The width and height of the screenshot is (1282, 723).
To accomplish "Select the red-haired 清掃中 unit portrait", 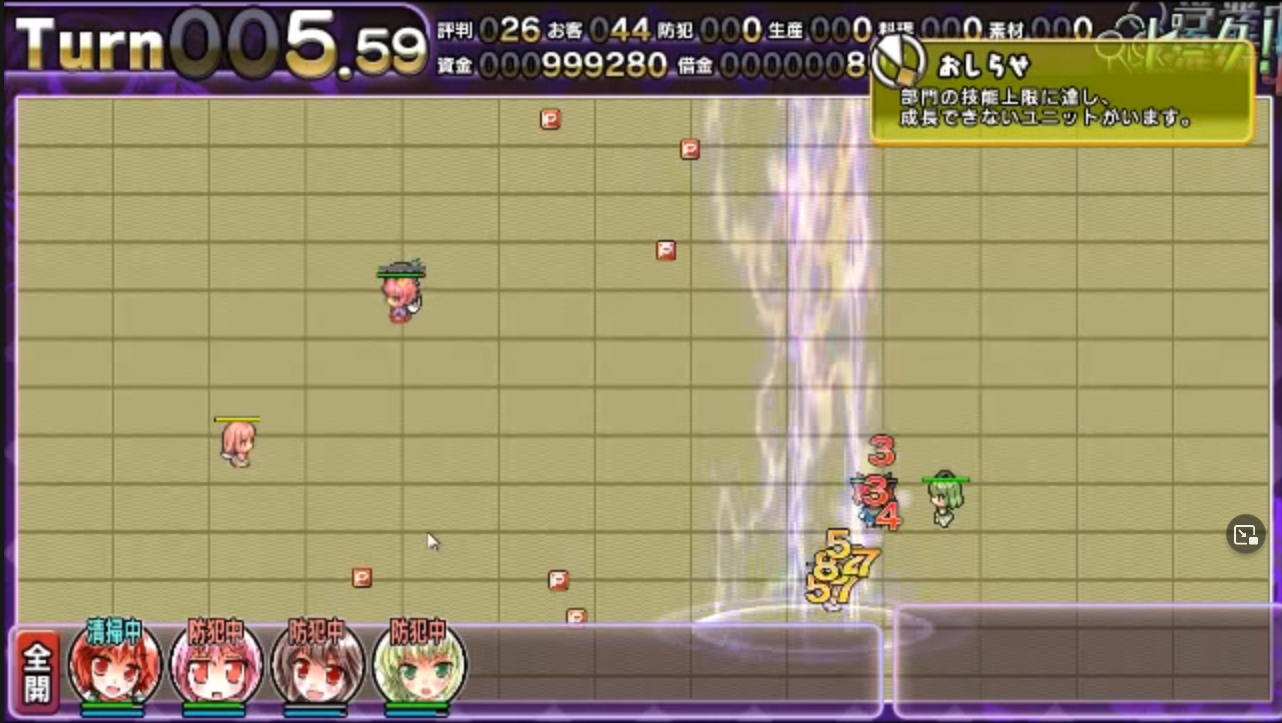I will coord(114,668).
